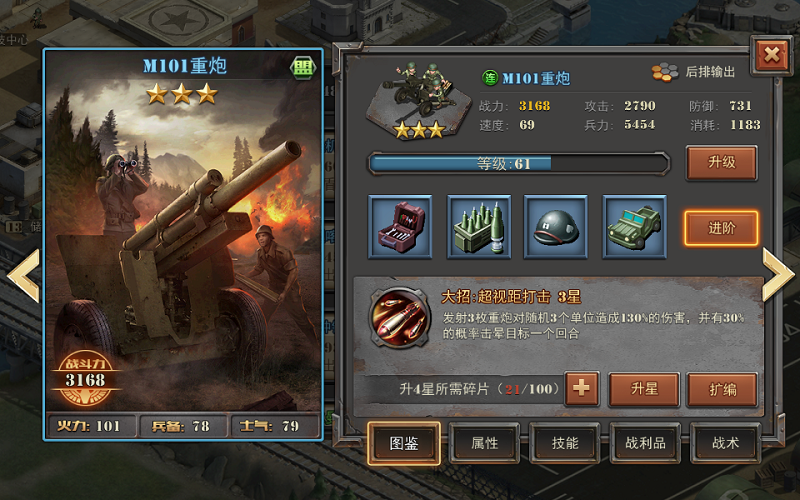This screenshot has height=500, width=800.
Task: Click the 升星 star-up button
Action: pyautogui.click(x=643, y=389)
